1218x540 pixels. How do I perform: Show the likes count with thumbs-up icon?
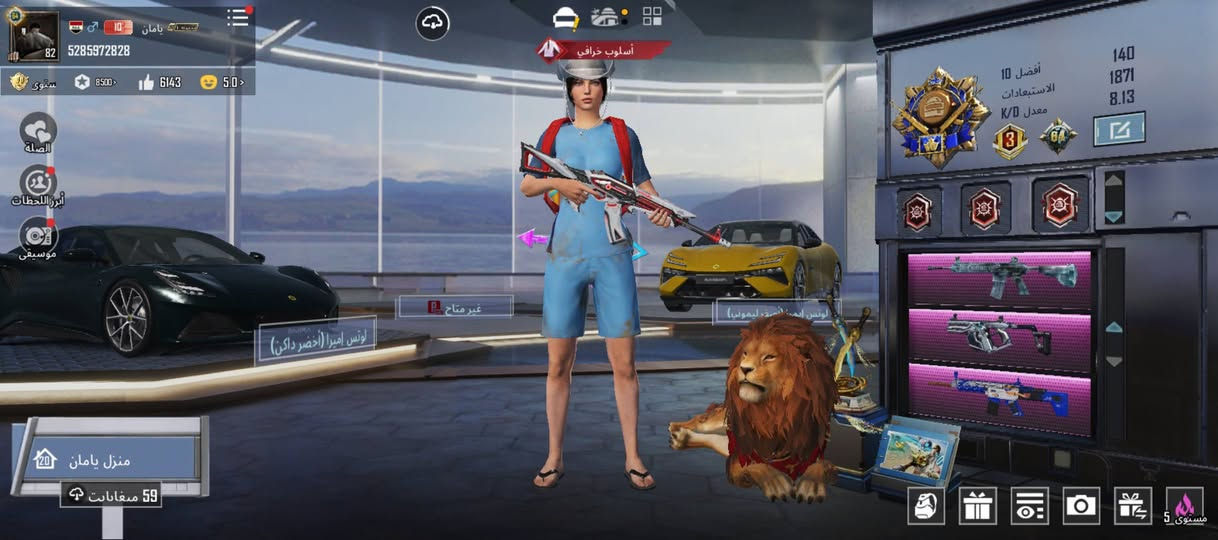(160, 82)
